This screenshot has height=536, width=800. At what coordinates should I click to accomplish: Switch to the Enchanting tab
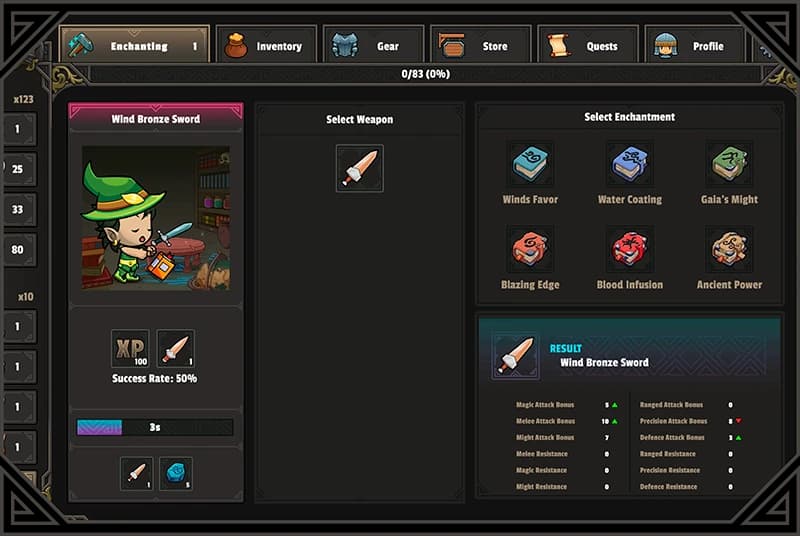tap(134, 45)
